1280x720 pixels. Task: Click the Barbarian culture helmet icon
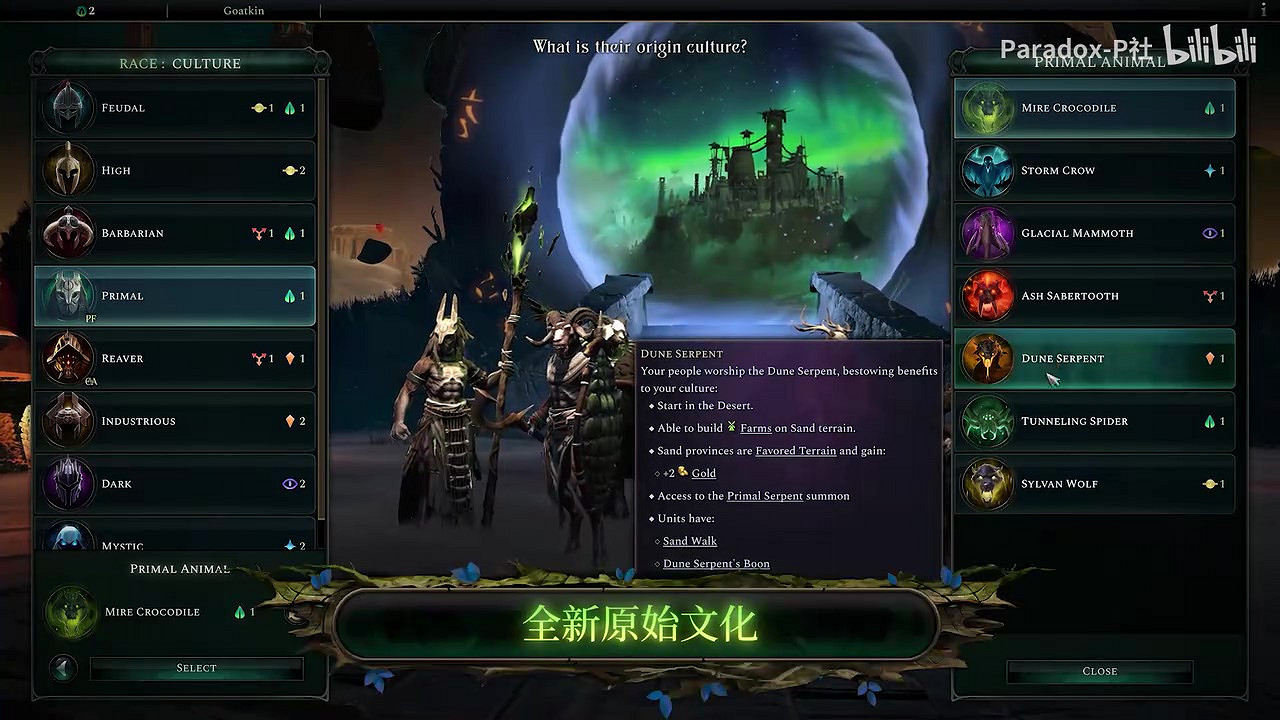(67, 233)
